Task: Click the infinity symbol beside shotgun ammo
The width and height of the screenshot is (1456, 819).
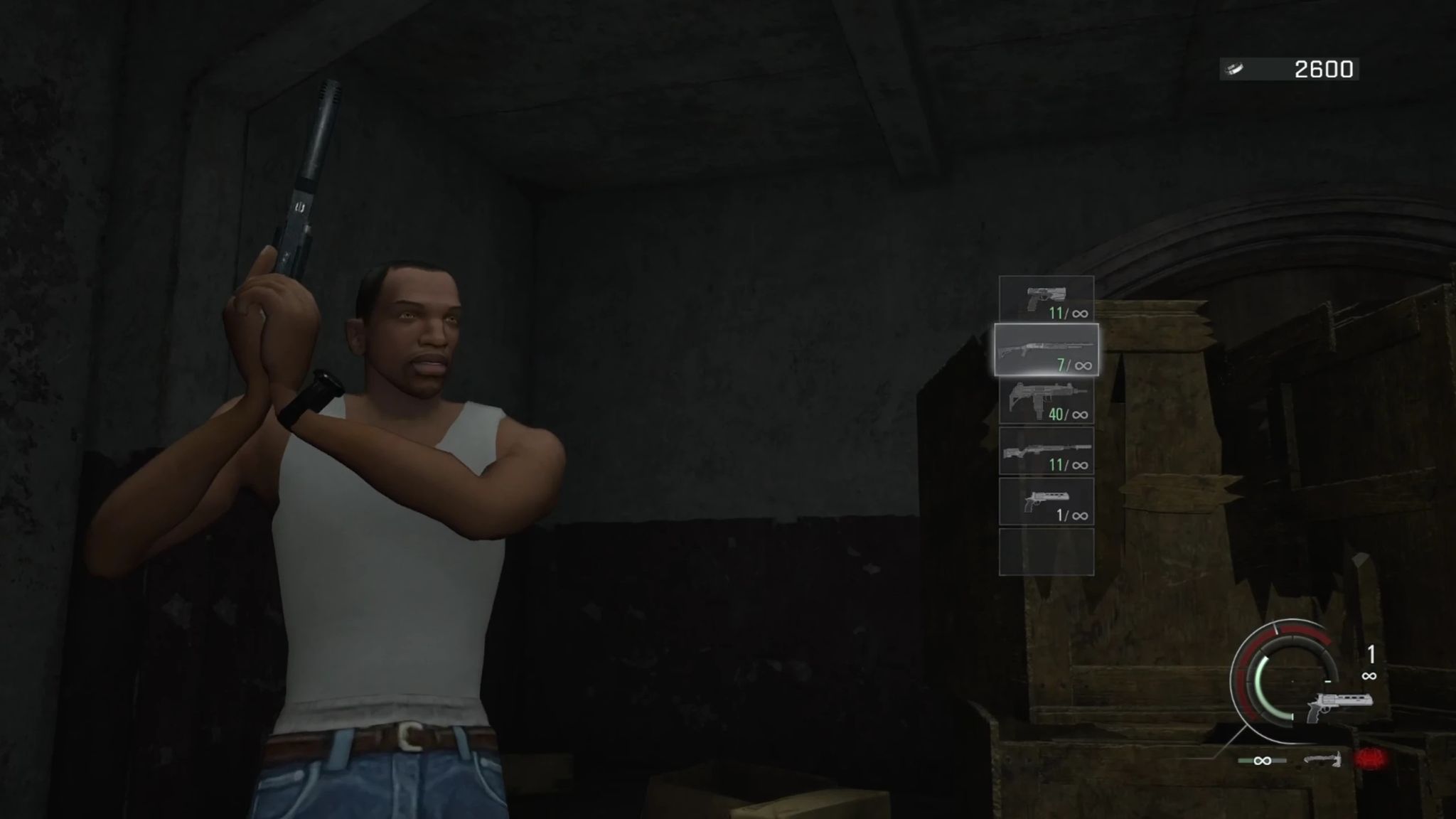Action: (1083, 367)
